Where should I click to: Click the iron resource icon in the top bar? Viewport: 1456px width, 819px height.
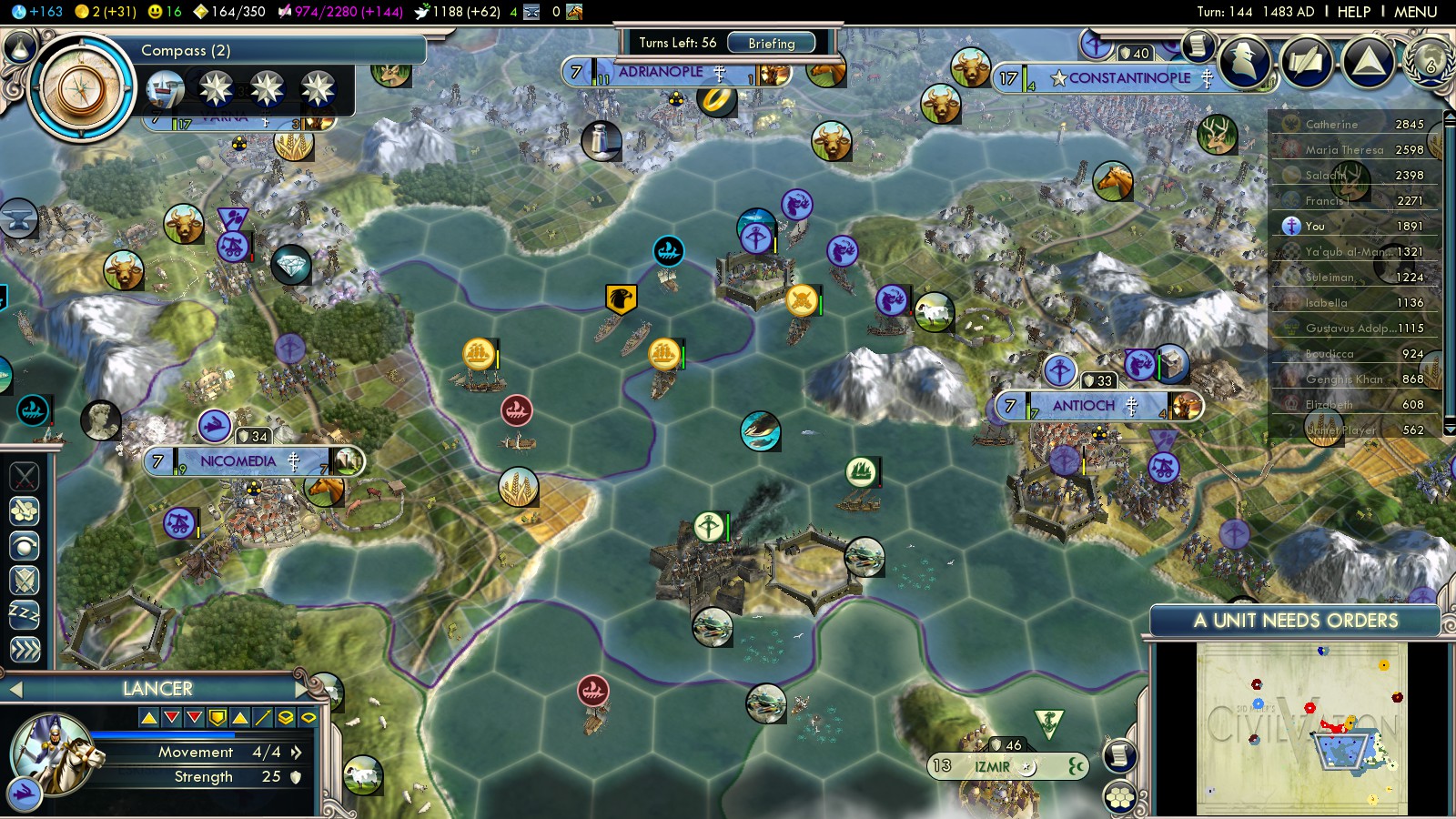[x=532, y=12]
